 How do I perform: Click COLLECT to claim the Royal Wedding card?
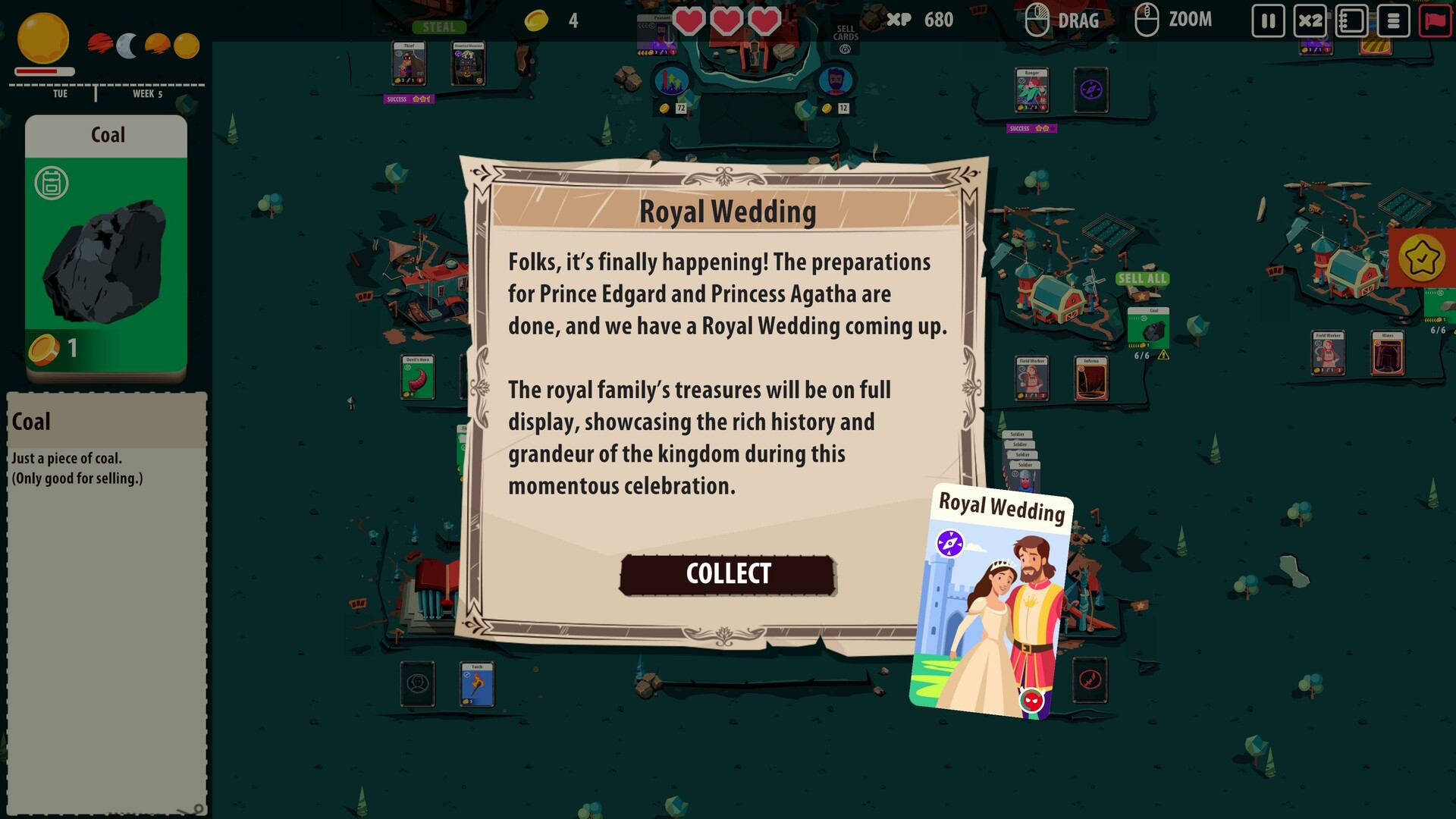(x=726, y=574)
